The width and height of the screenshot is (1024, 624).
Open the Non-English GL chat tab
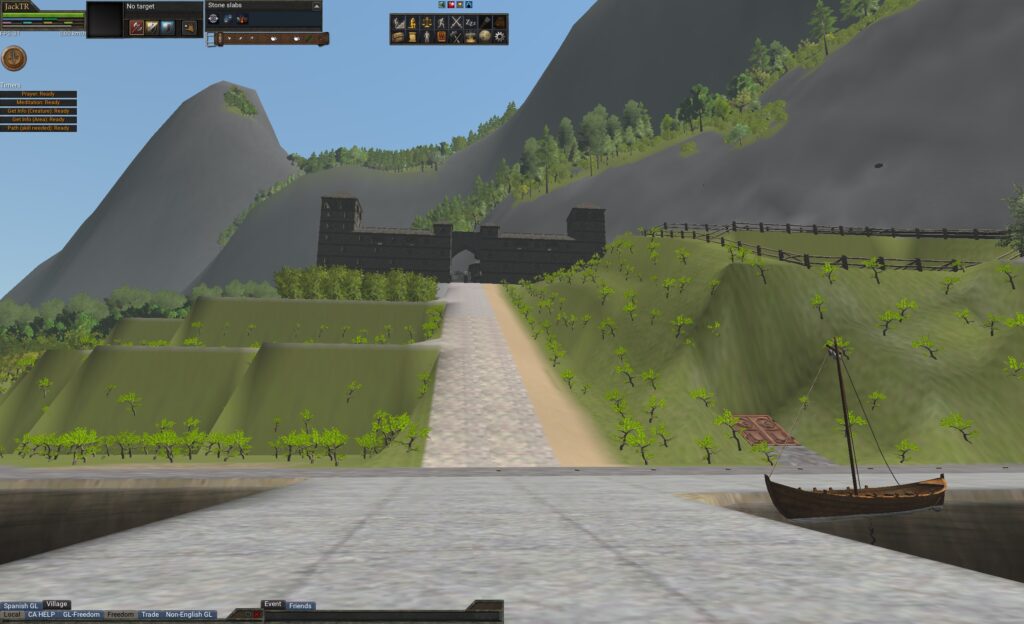coord(190,615)
